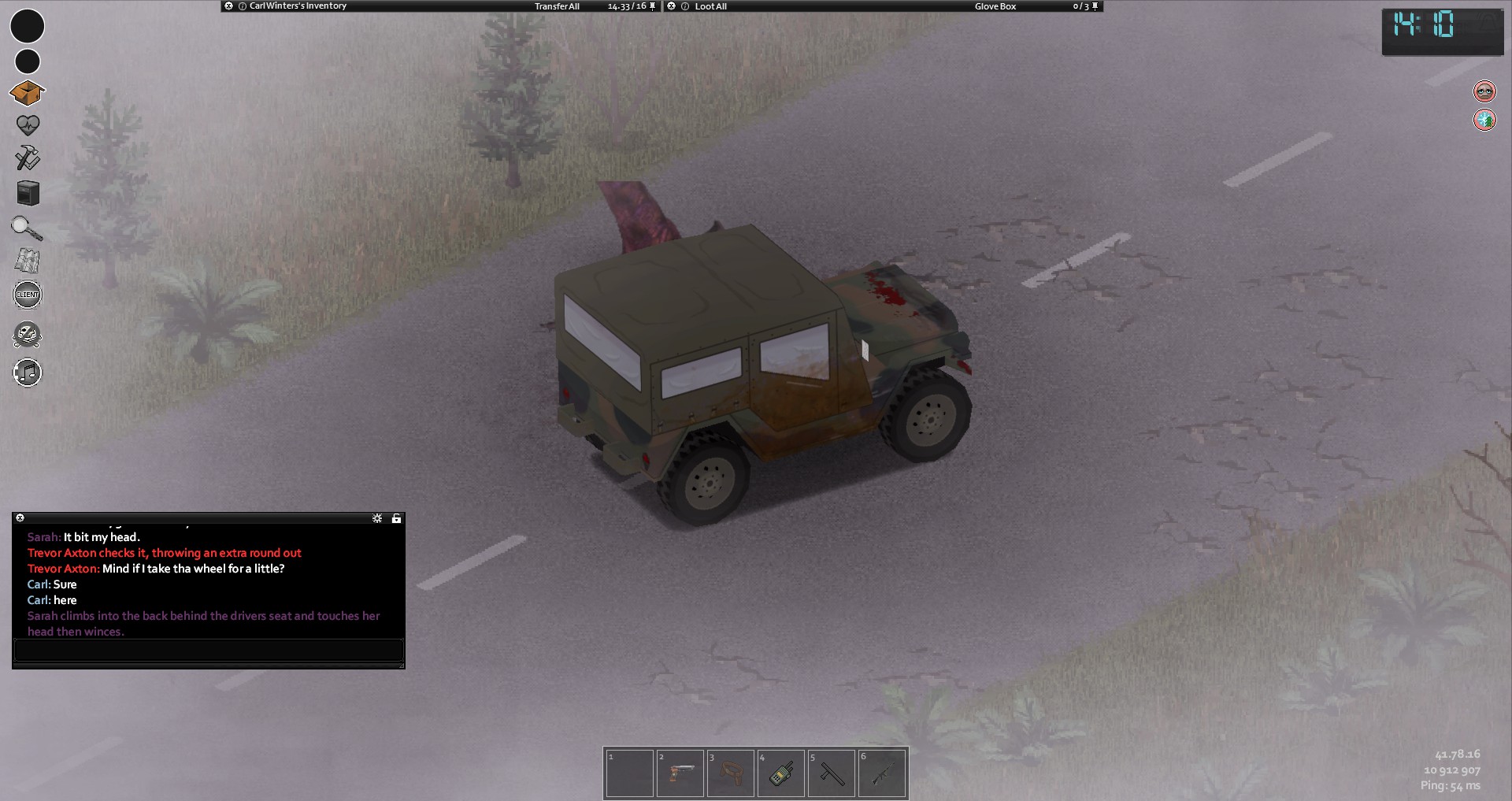1512x801 pixels.
Task: Select the pistol hotbar slot
Action: point(680,773)
